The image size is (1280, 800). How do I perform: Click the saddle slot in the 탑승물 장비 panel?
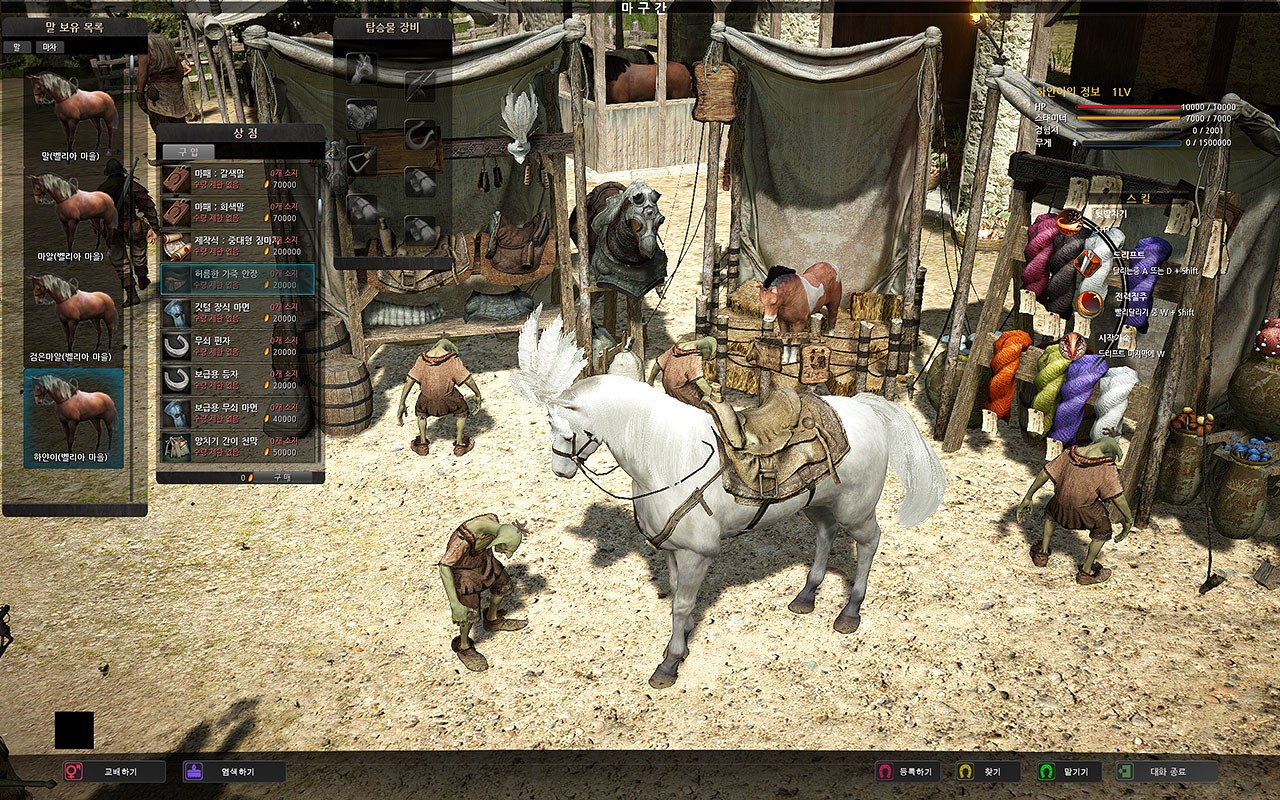click(362, 112)
